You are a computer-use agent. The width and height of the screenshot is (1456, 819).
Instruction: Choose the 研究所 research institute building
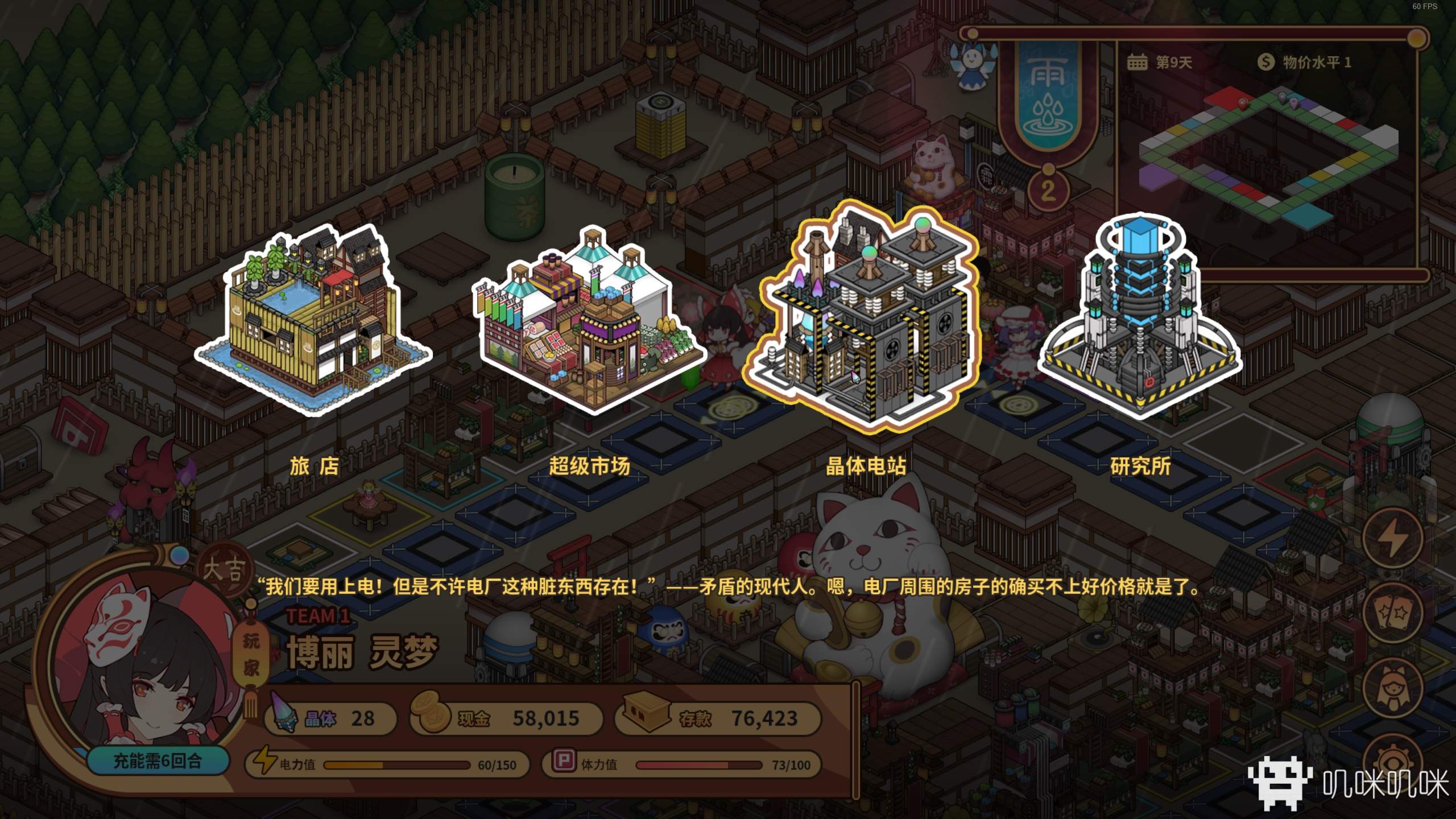pos(1139,318)
